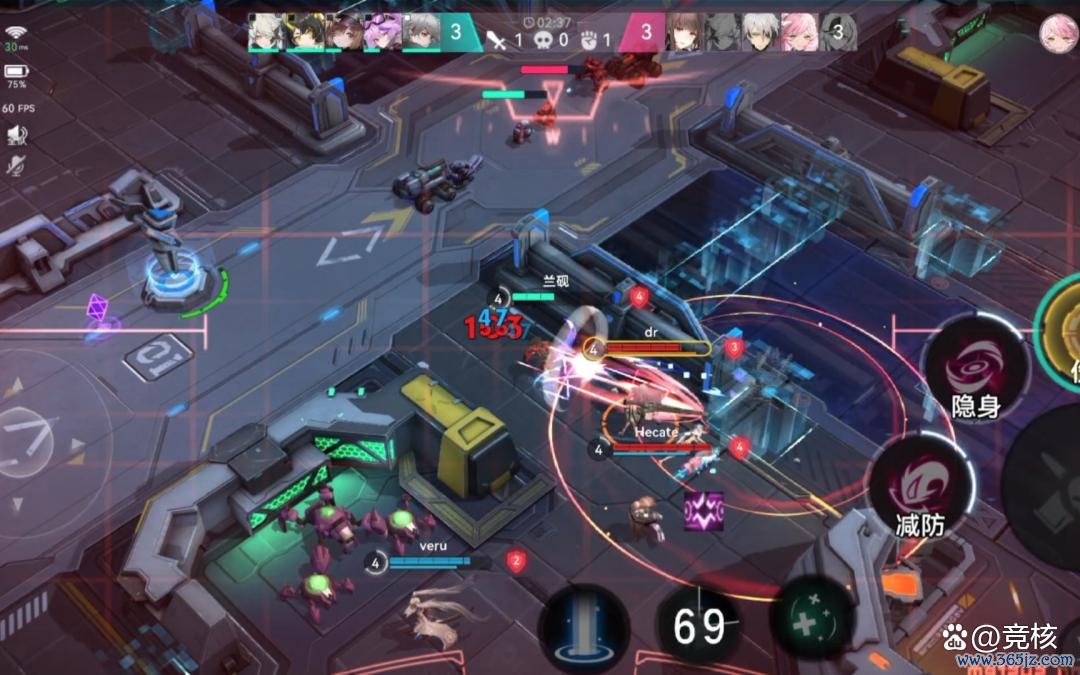Screen dimensions: 1080x675
Task: Select the pink-haired teal team portrait
Action: pyautogui.click(x=385, y=31)
